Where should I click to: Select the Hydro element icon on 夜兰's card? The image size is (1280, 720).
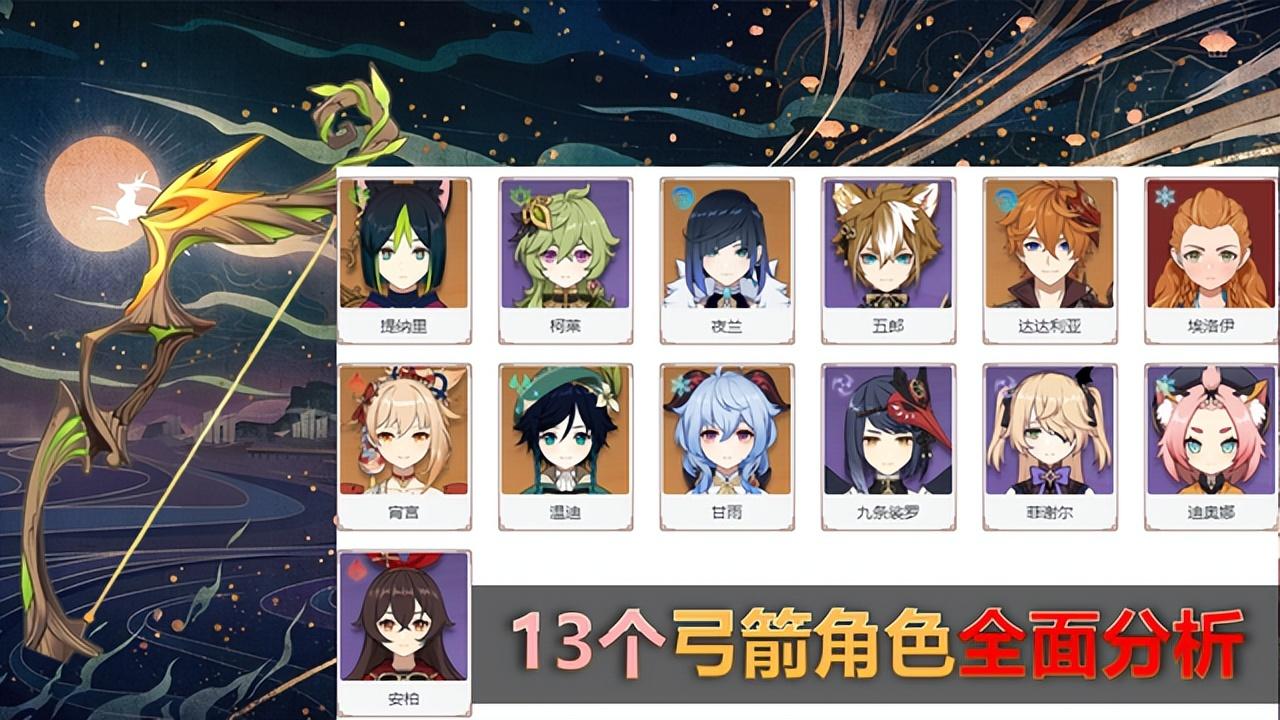pyautogui.click(x=683, y=198)
